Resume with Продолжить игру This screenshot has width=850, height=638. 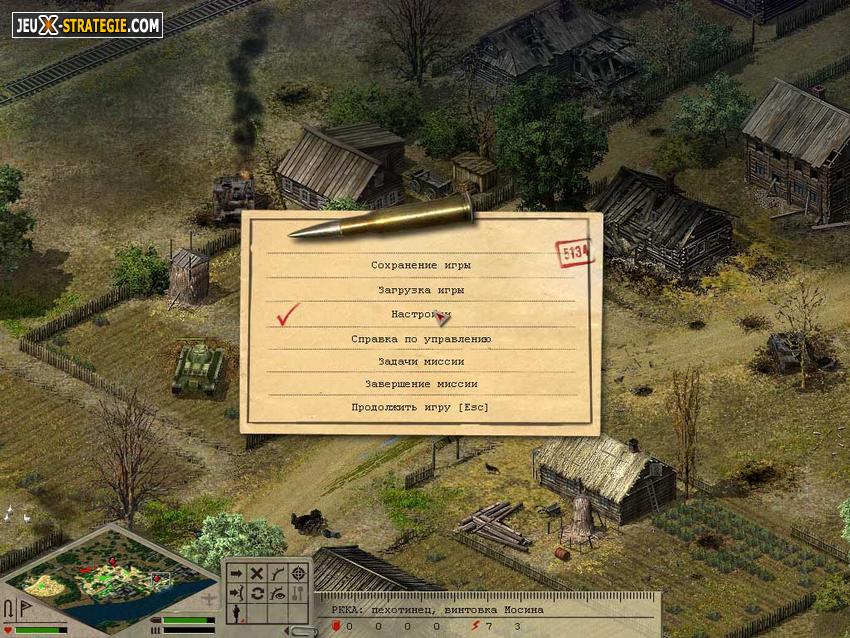(x=420, y=407)
